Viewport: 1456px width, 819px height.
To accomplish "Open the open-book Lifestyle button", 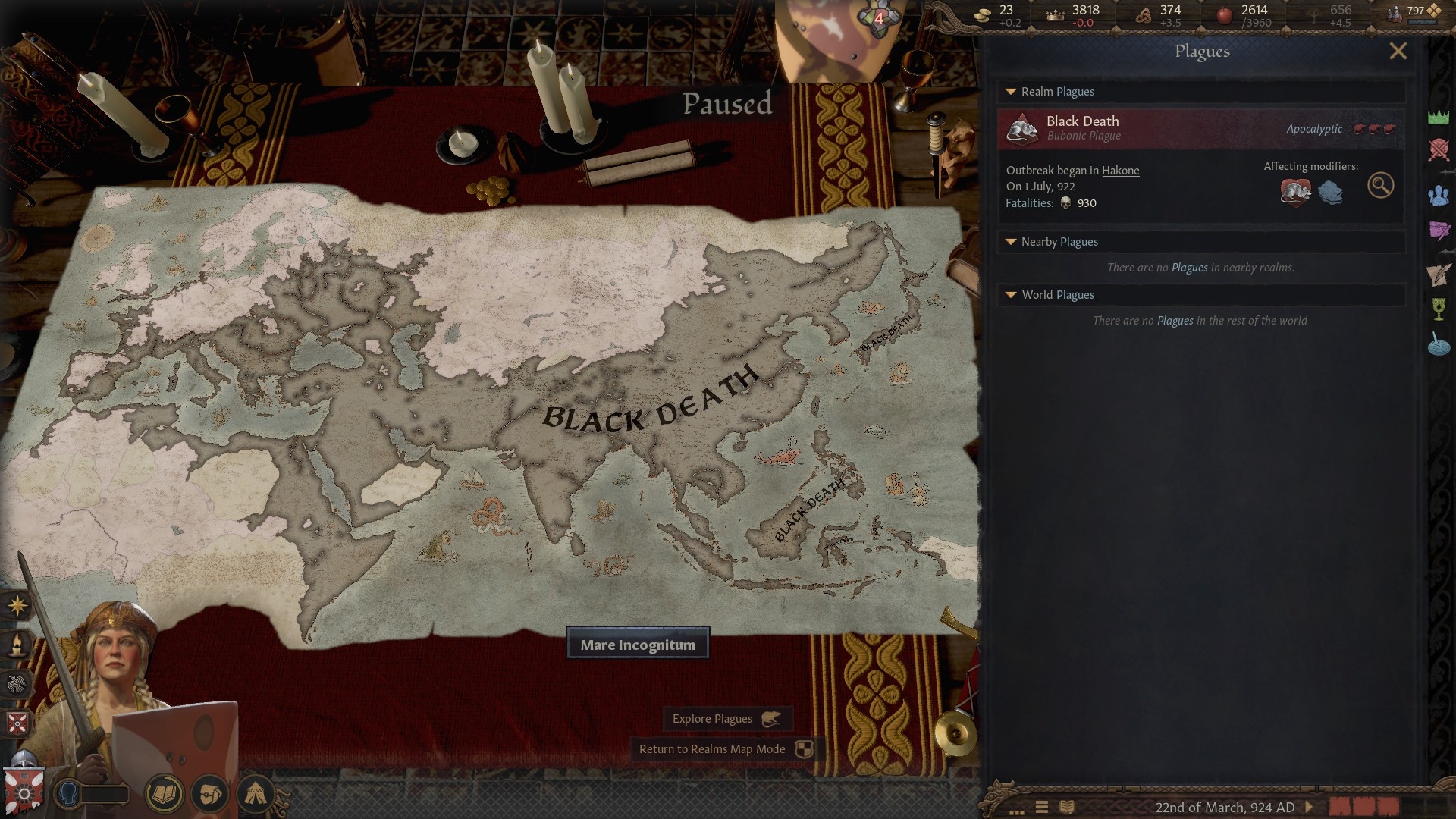I will click(x=164, y=794).
